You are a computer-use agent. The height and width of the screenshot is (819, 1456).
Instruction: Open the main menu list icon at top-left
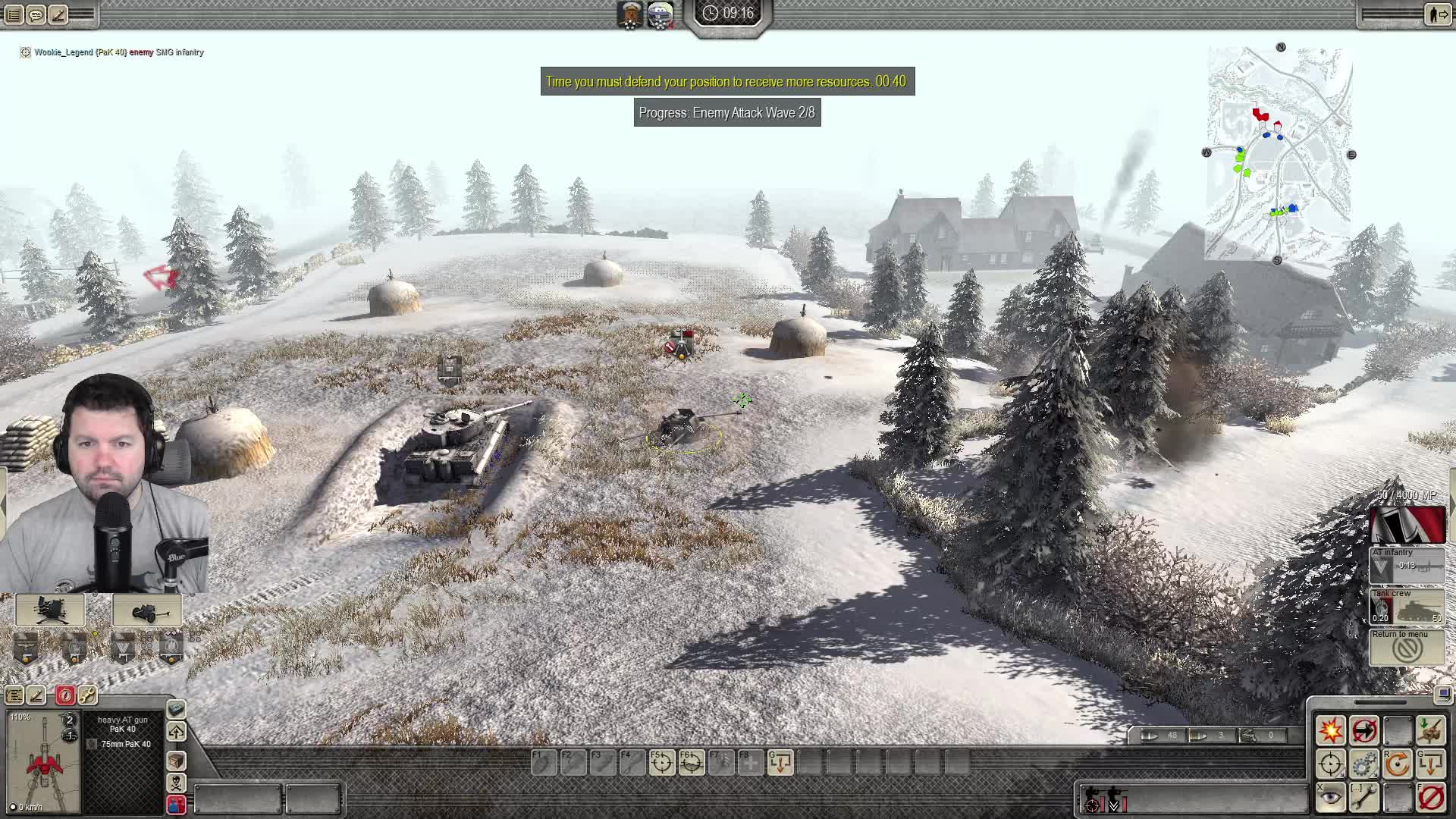(14, 14)
